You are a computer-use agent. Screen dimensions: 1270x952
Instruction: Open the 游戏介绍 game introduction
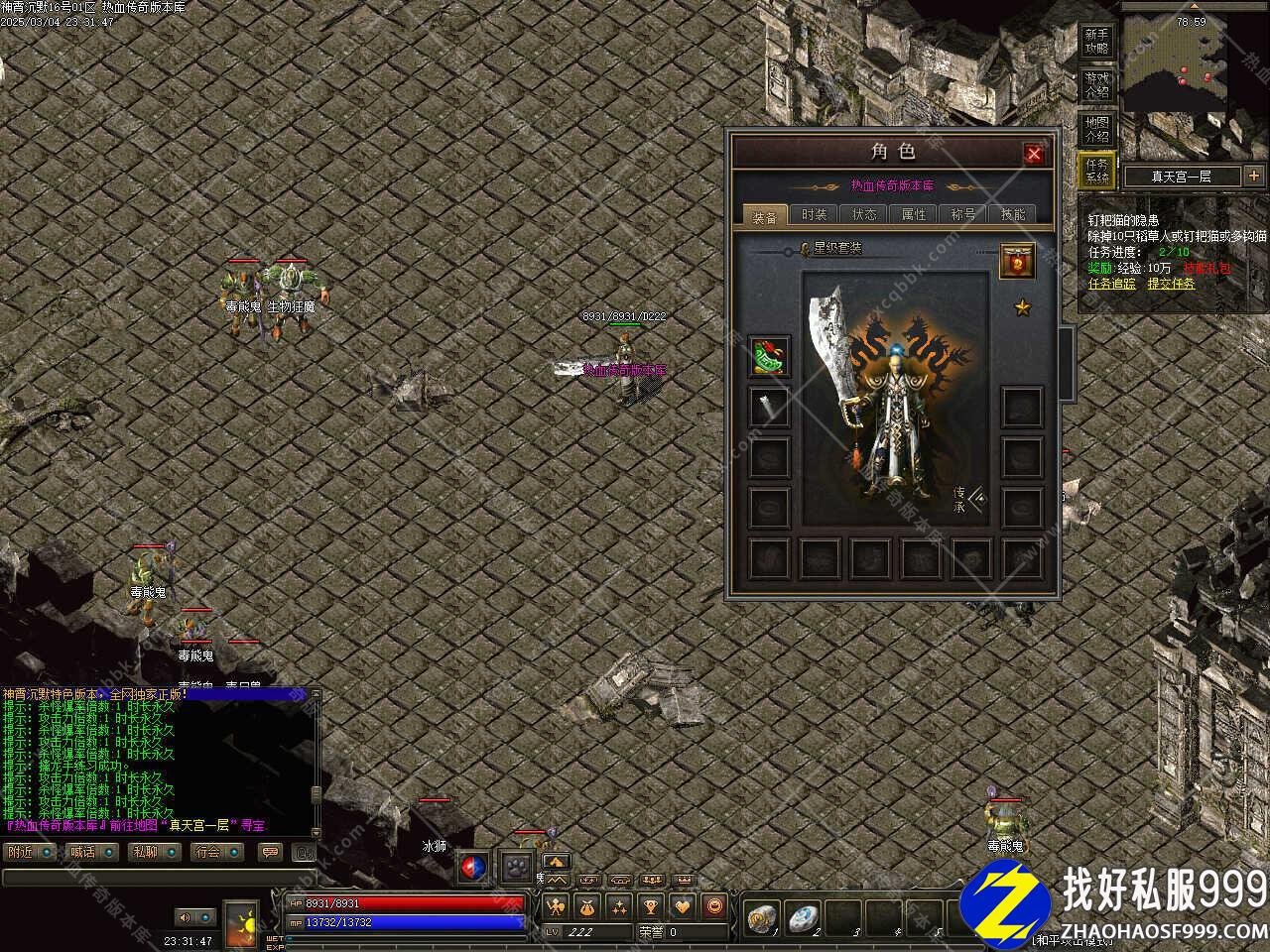point(1096,85)
